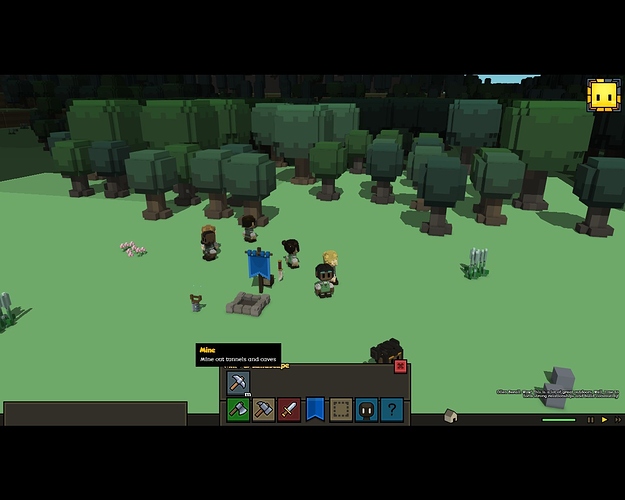Pause the game speed
625x500 pixels.
tap(591, 420)
